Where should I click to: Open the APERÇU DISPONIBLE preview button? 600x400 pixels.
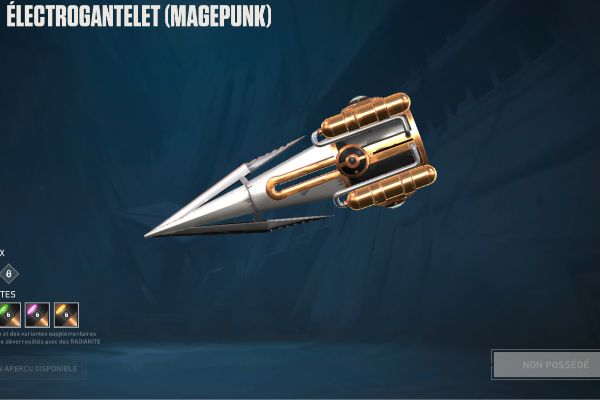42,369
